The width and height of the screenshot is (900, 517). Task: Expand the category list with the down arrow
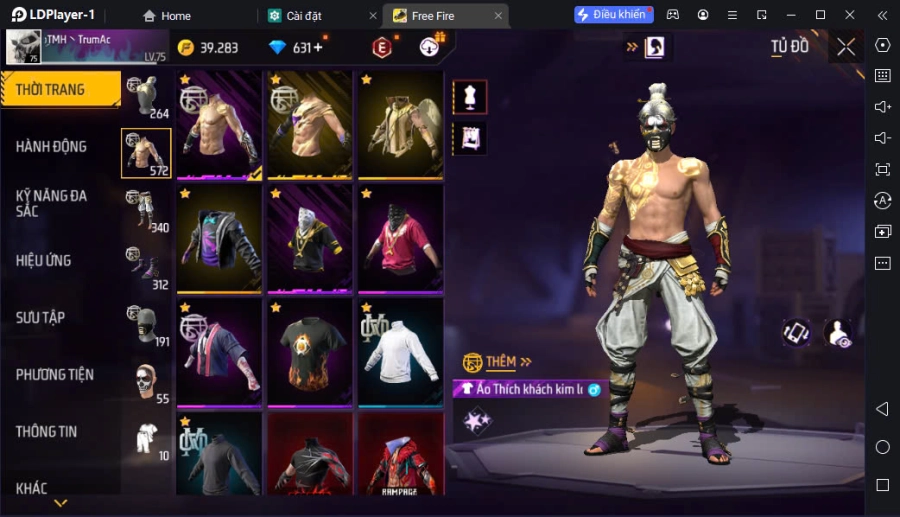pos(60,503)
